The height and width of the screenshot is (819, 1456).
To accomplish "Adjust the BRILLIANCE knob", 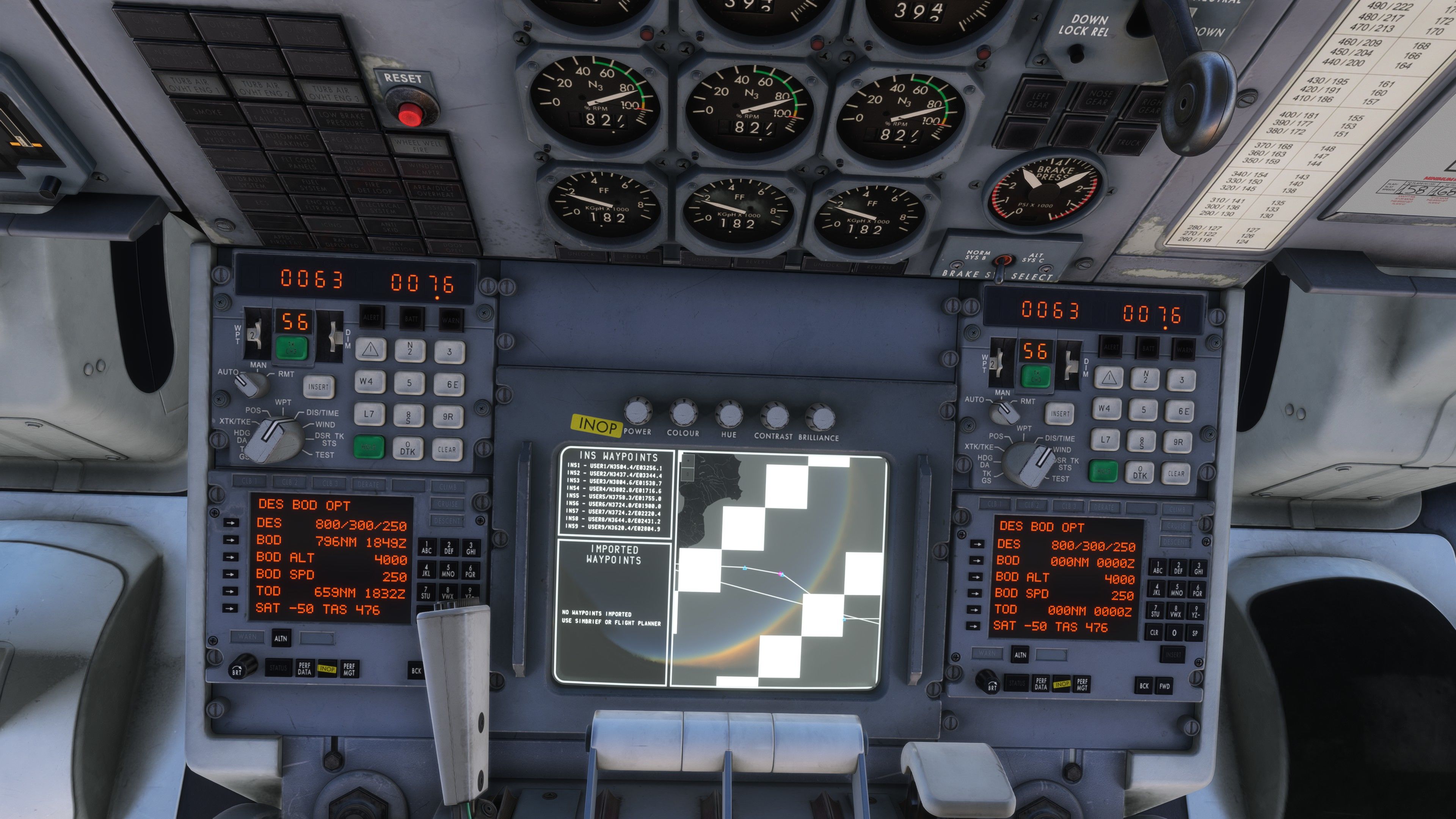I will (x=819, y=418).
